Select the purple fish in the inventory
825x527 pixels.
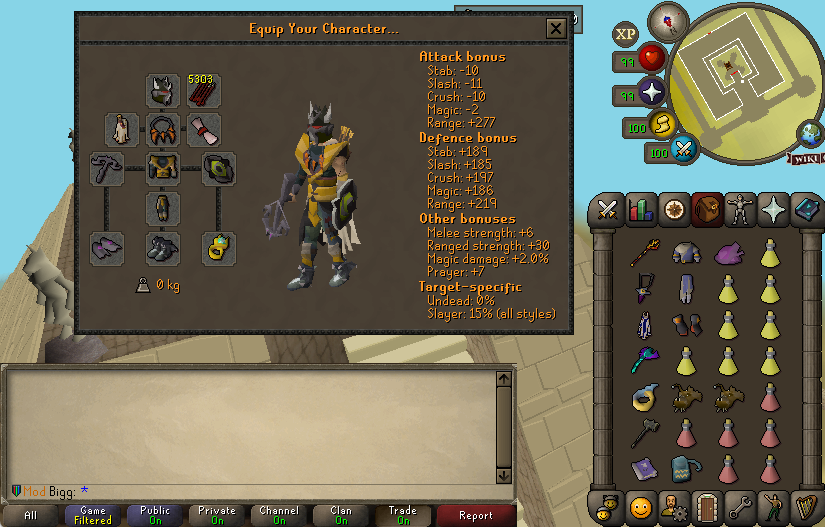tap(728, 253)
